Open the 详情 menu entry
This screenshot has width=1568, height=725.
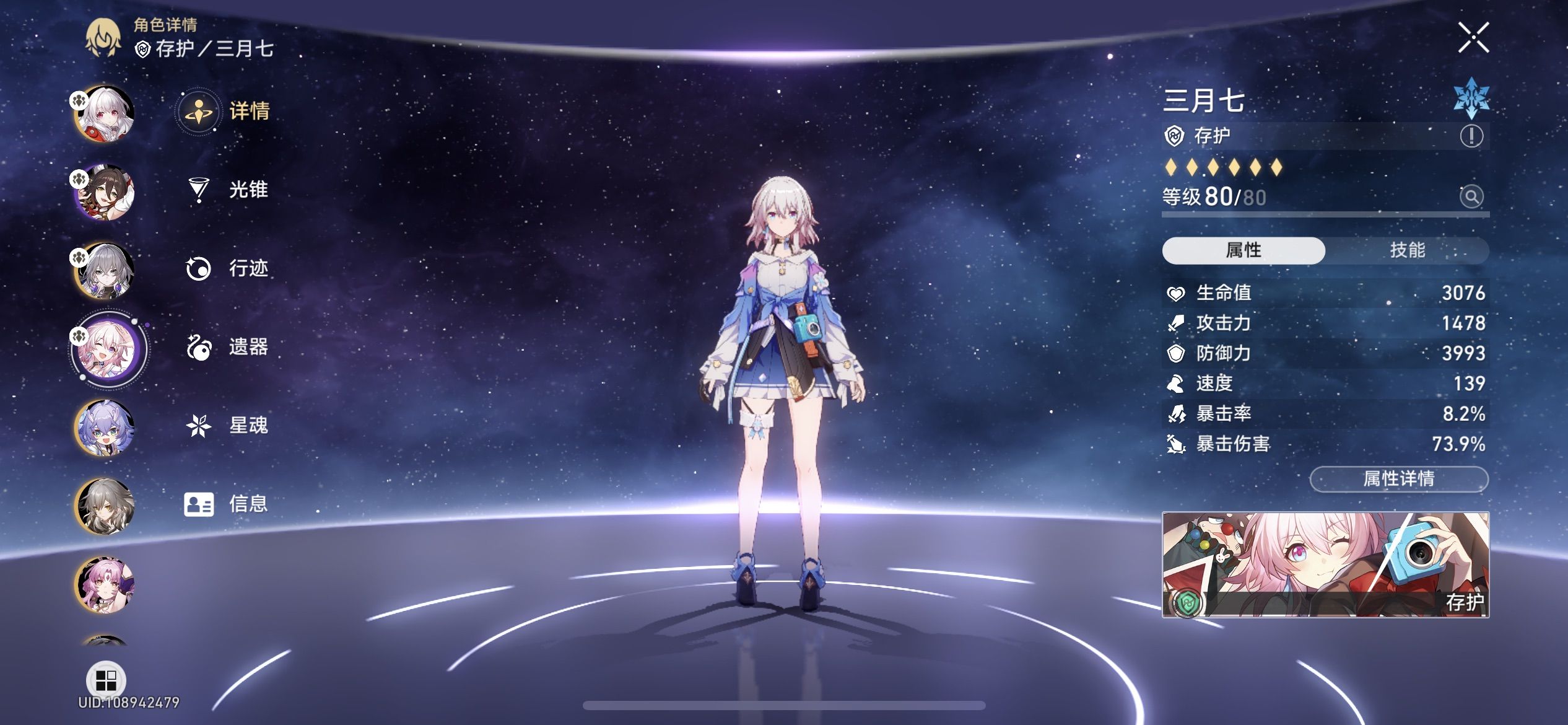[x=248, y=112]
